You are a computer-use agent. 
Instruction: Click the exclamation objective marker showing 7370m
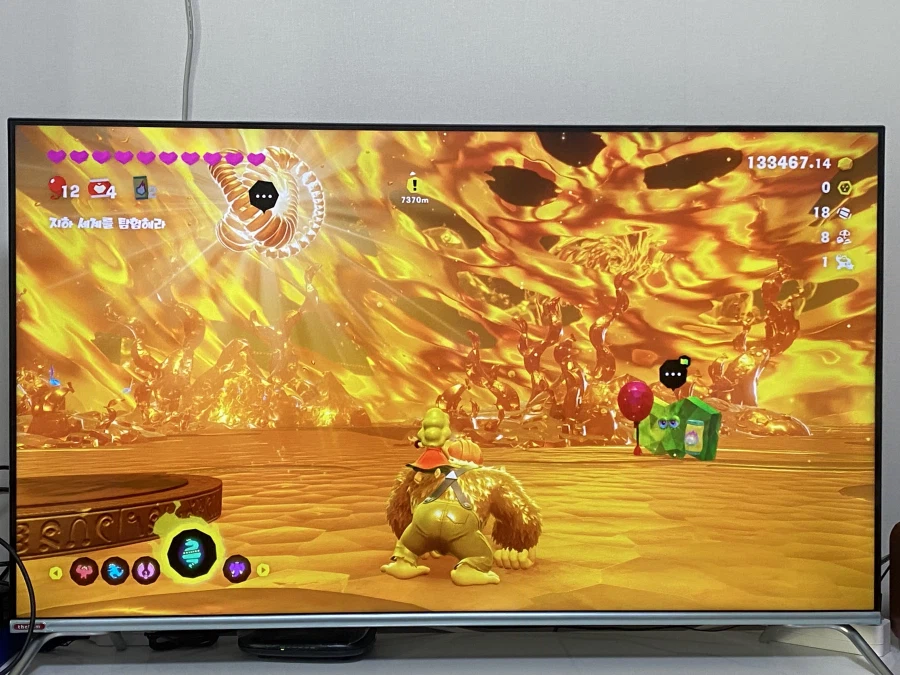pos(414,186)
